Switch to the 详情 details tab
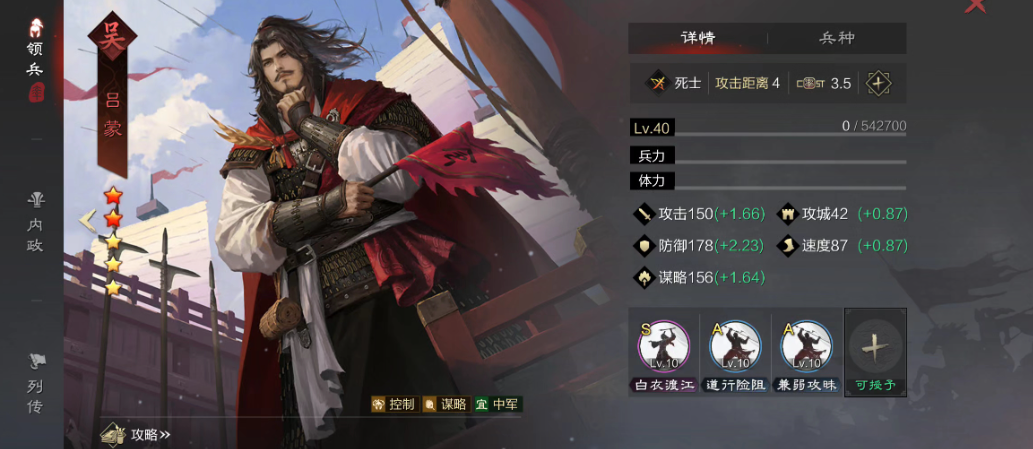 click(x=698, y=38)
